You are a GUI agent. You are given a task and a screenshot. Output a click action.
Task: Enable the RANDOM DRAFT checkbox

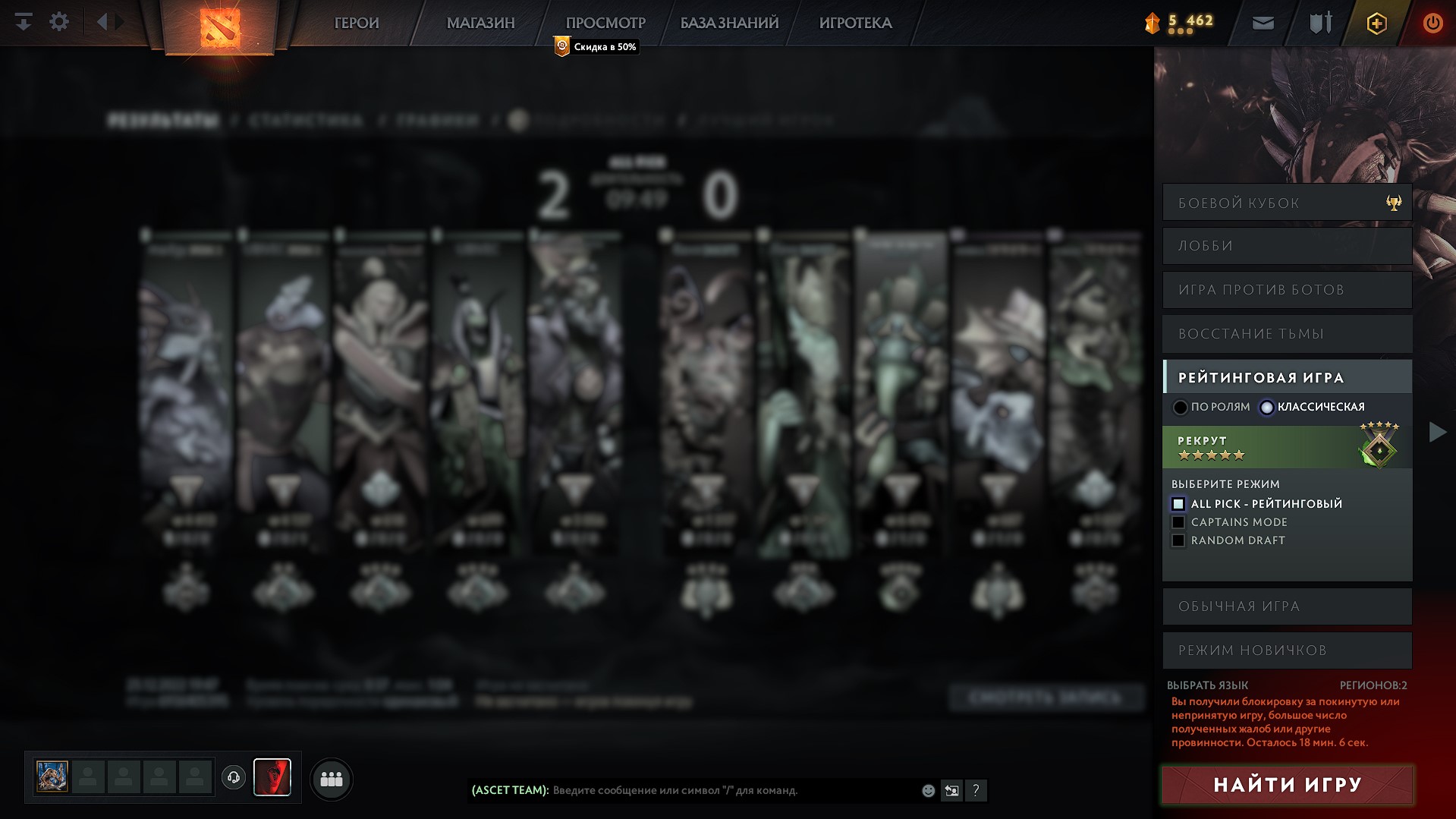1180,540
